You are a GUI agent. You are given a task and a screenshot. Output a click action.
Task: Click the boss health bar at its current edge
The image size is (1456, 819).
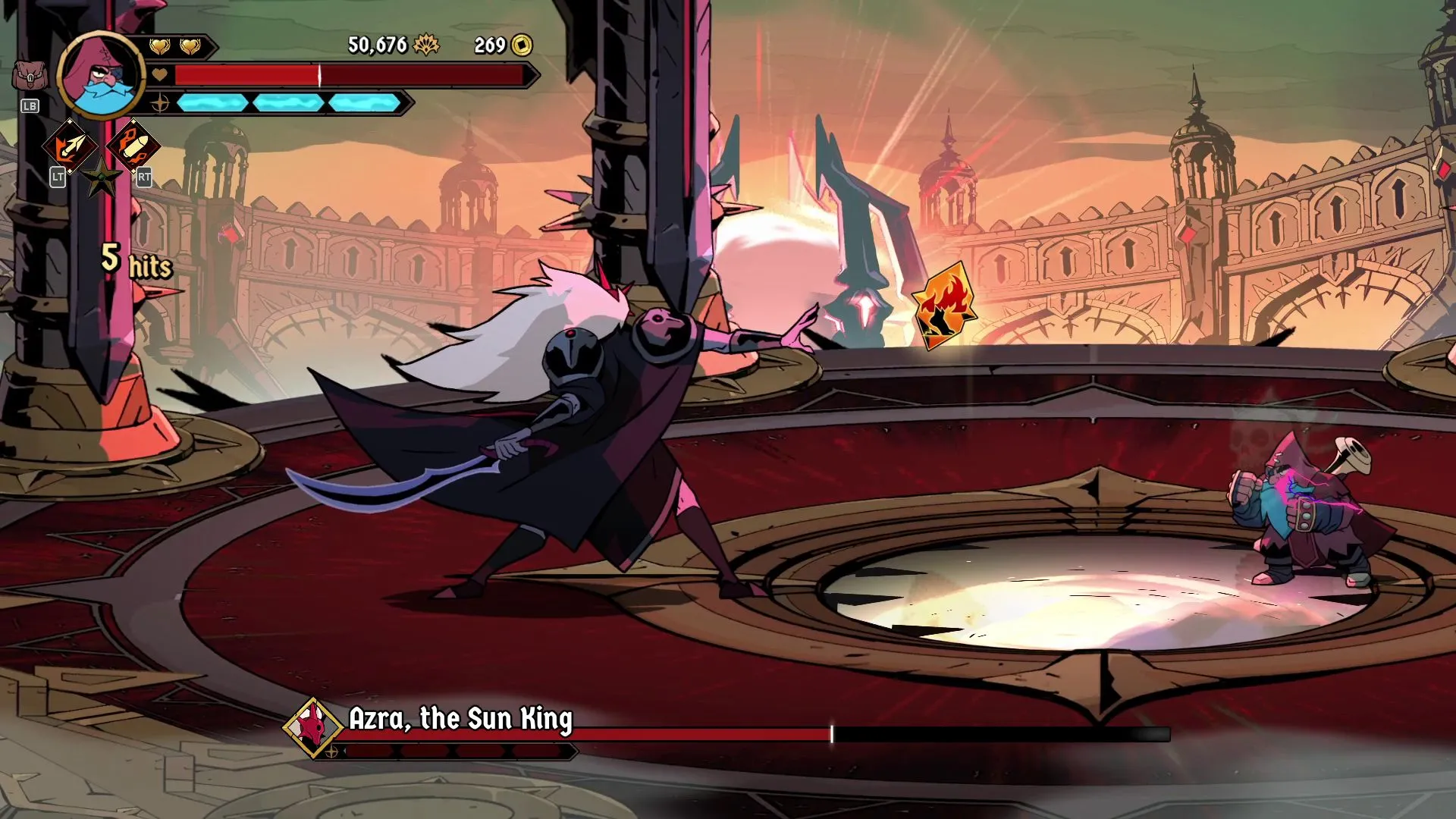(x=830, y=733)
